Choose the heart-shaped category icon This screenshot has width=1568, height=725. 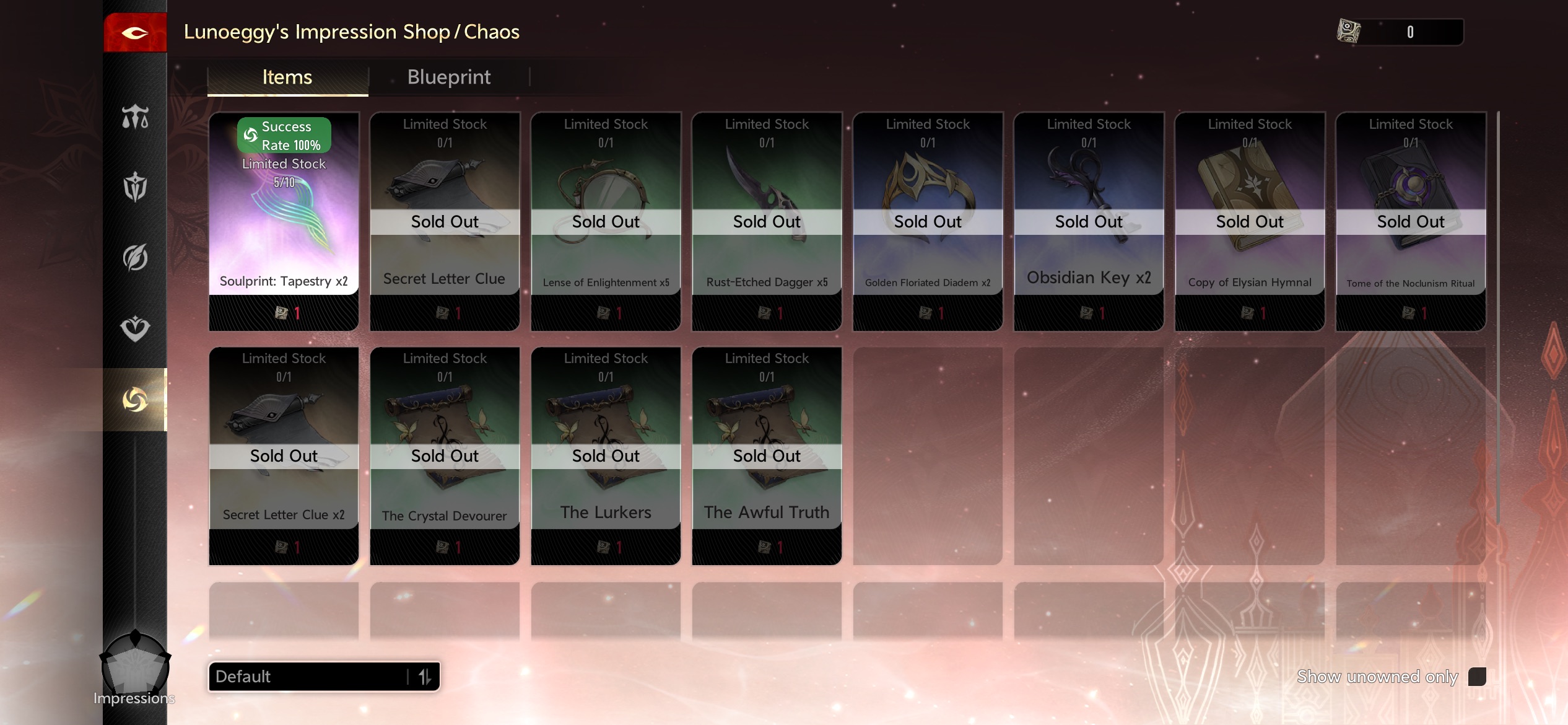point(135,328)
